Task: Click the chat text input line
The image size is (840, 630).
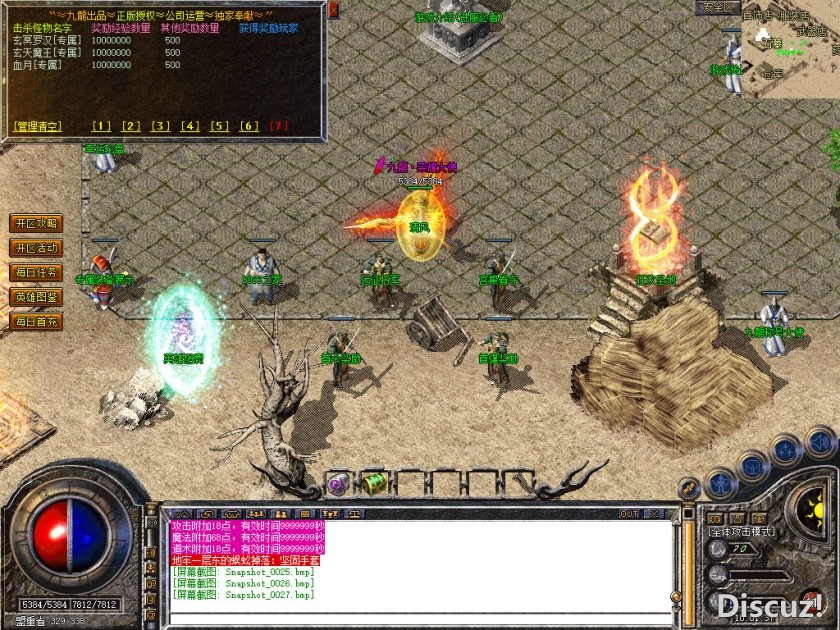Action: [420, 617]
